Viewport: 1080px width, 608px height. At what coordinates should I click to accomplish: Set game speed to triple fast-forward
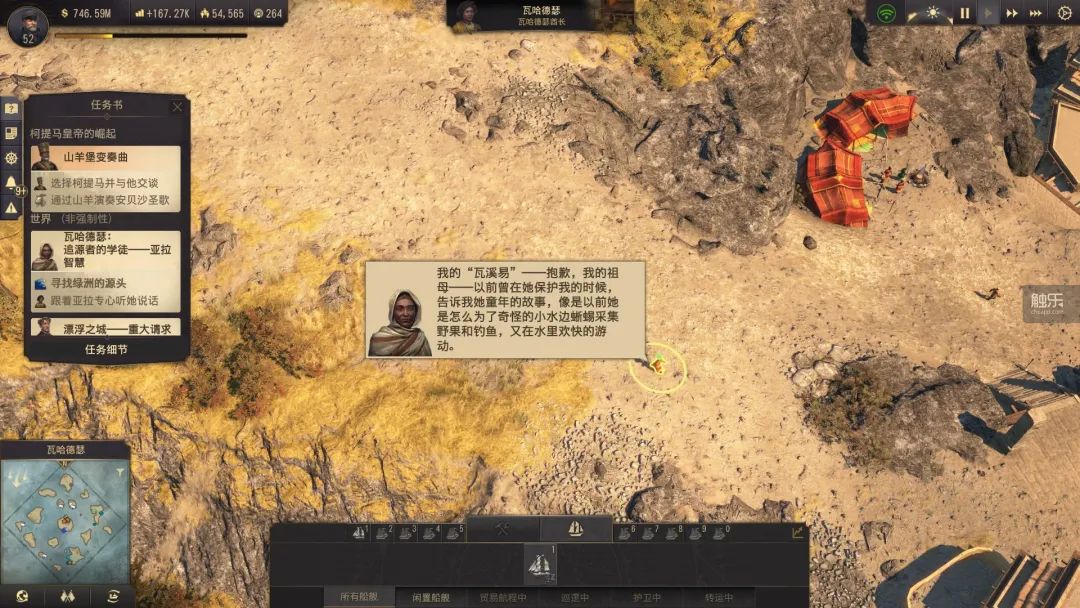(x=1036, y=13)
